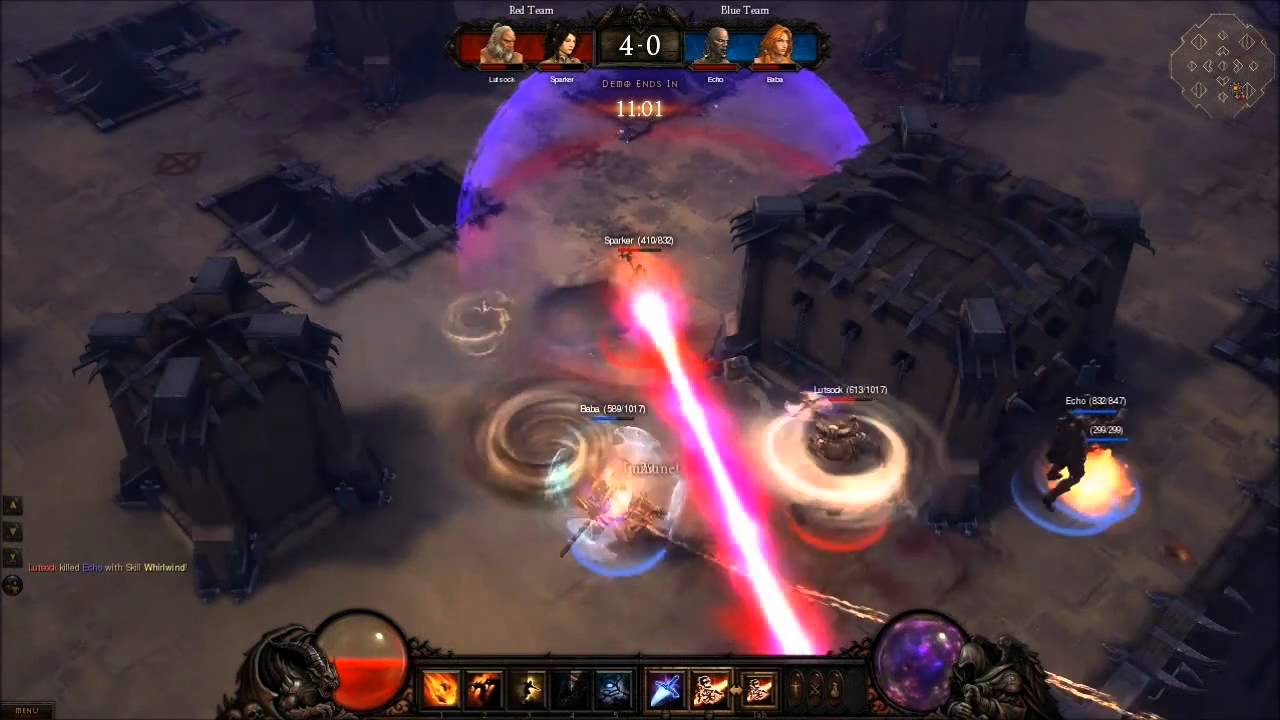Select Lutsock's portrait on Red Team
This screenshot has height=720, width=1280.
502,46
